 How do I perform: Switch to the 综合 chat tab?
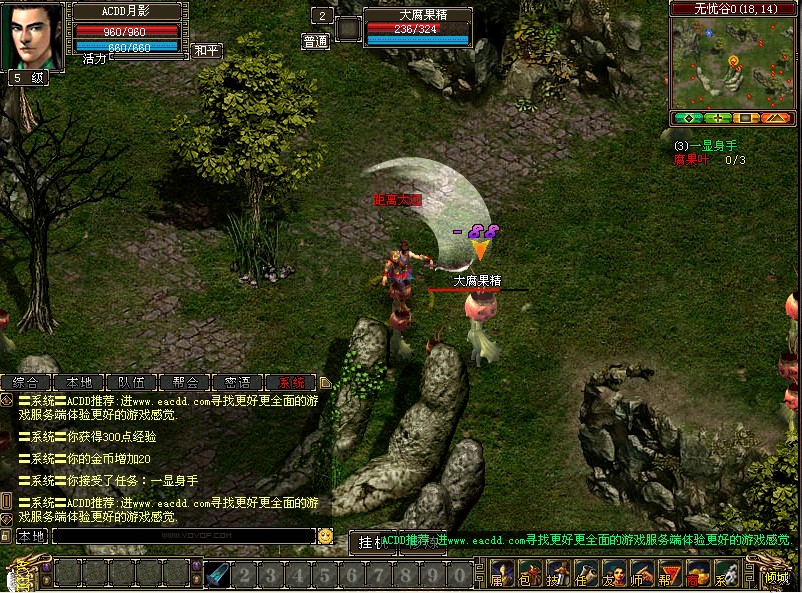(26, 382)
